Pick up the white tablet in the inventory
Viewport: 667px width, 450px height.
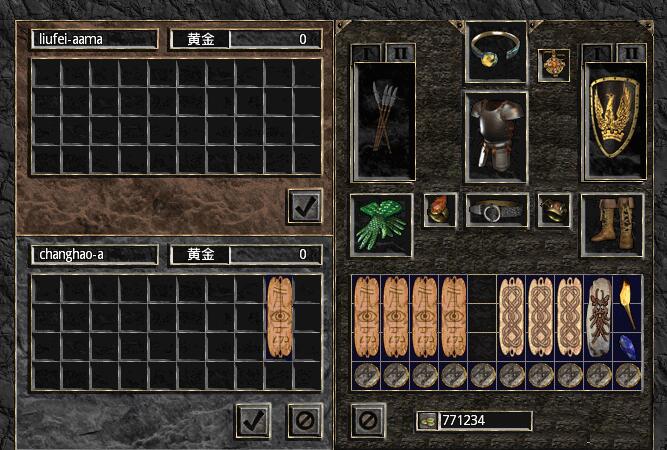[x=599, y=318]
